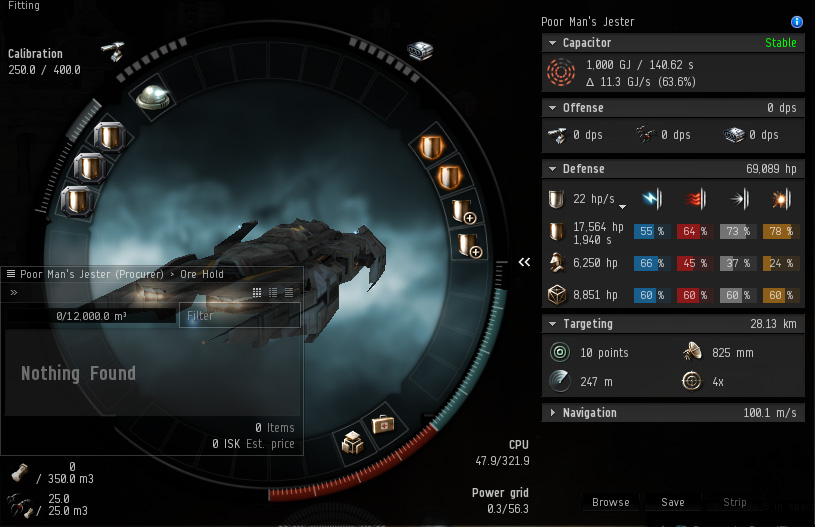Switch Ore Hold to icon grid view
The width and height of the screenshot is (815, 527).
pos(257,293)
